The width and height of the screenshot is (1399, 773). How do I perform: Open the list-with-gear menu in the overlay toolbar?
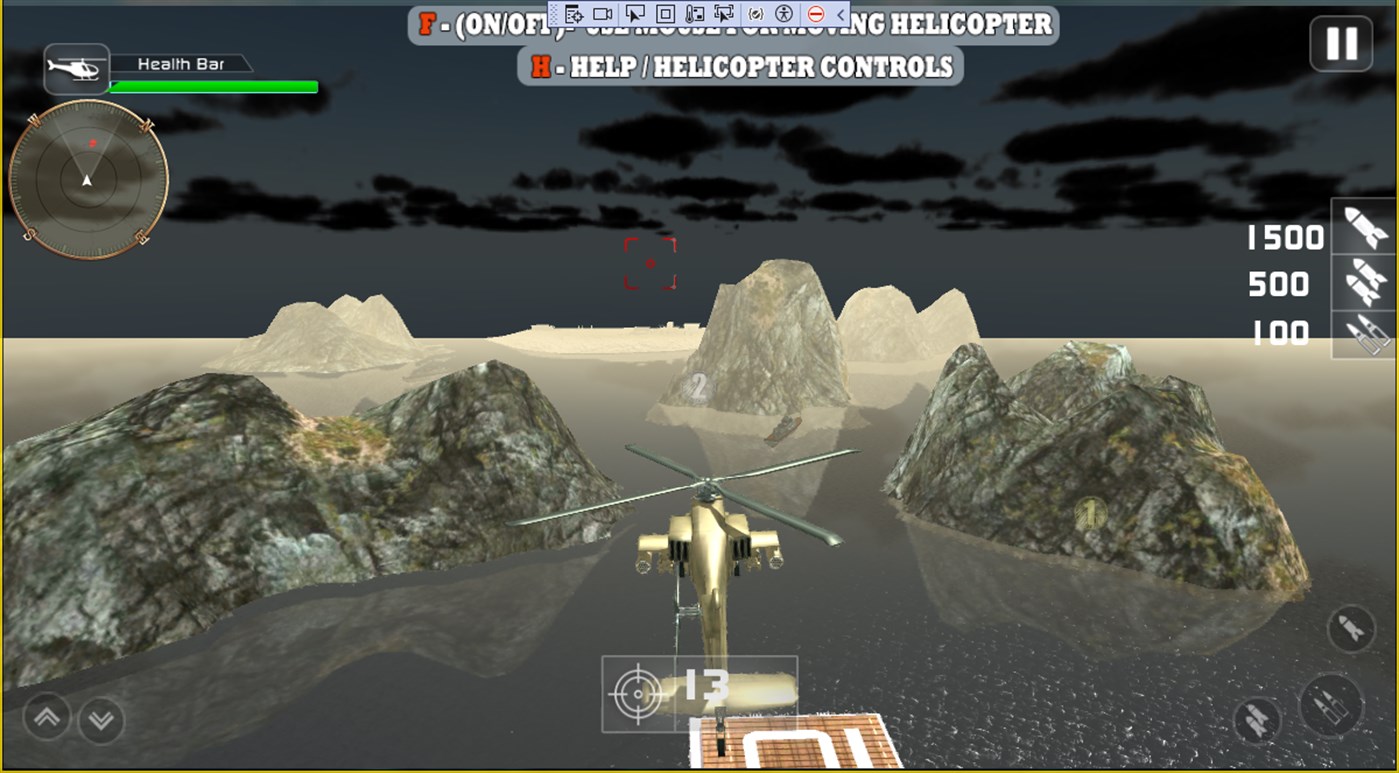(575, 14)
